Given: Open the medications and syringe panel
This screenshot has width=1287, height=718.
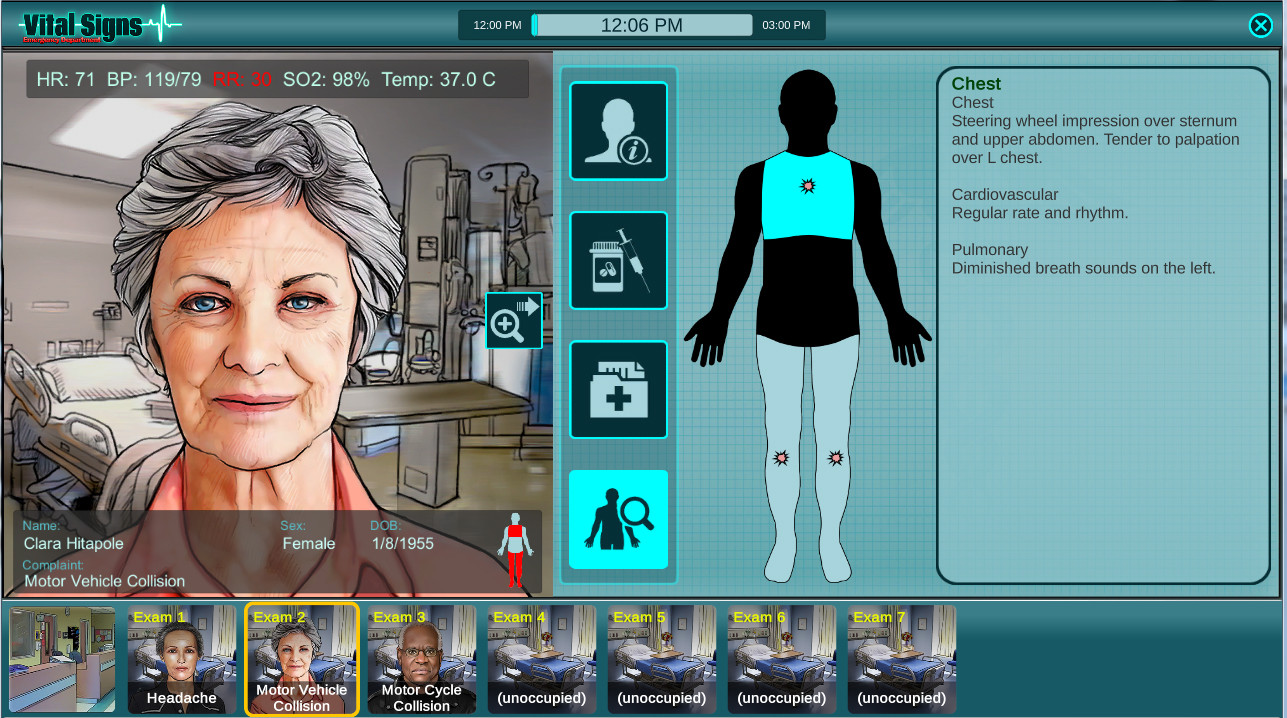Looking at the screenshot, I should click(x=618, y=260).
